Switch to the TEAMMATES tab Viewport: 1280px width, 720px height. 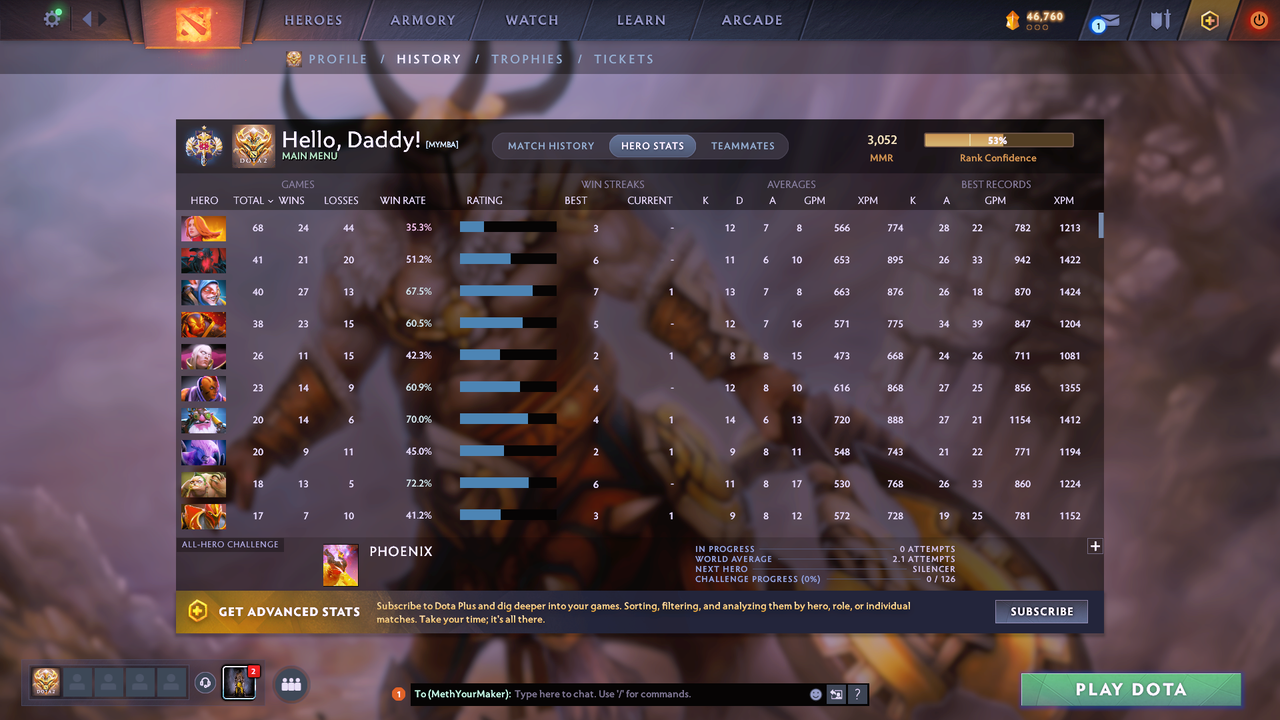coord(743,145)
